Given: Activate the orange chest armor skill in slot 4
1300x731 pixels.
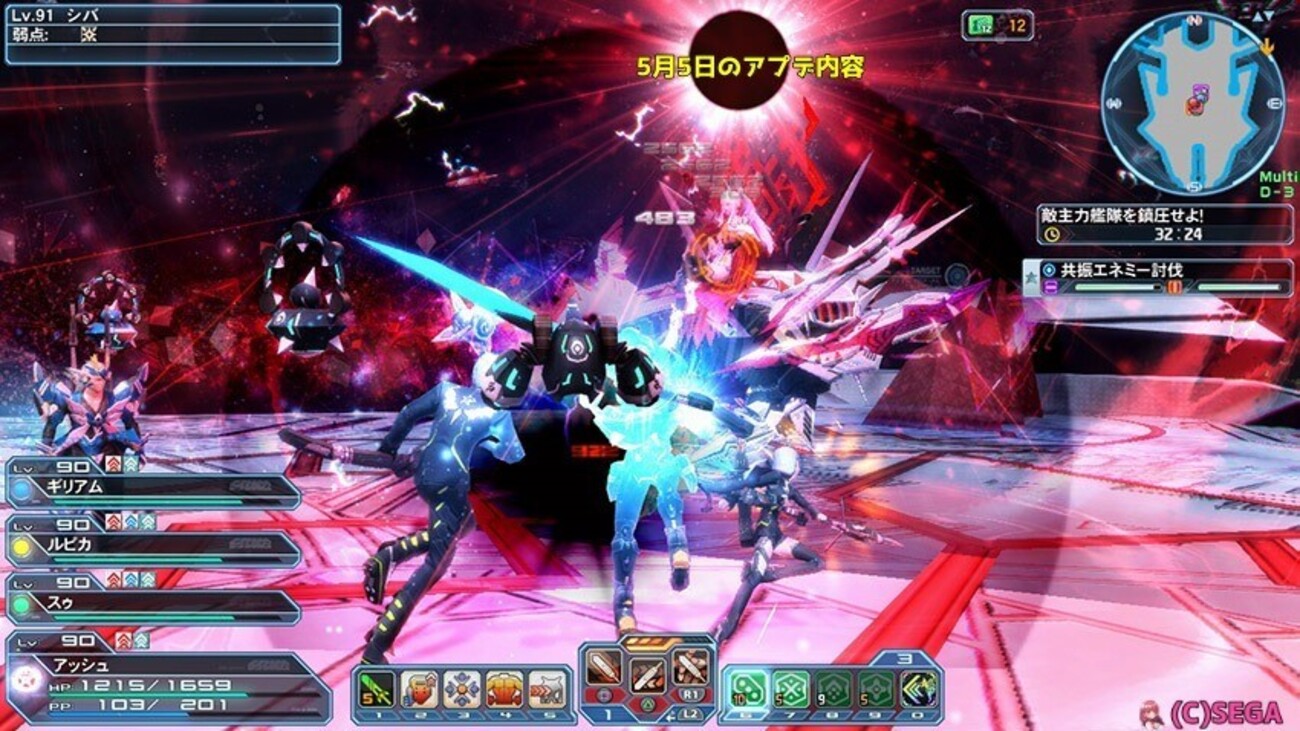Looking at the screenshot, I should [504, 689].
